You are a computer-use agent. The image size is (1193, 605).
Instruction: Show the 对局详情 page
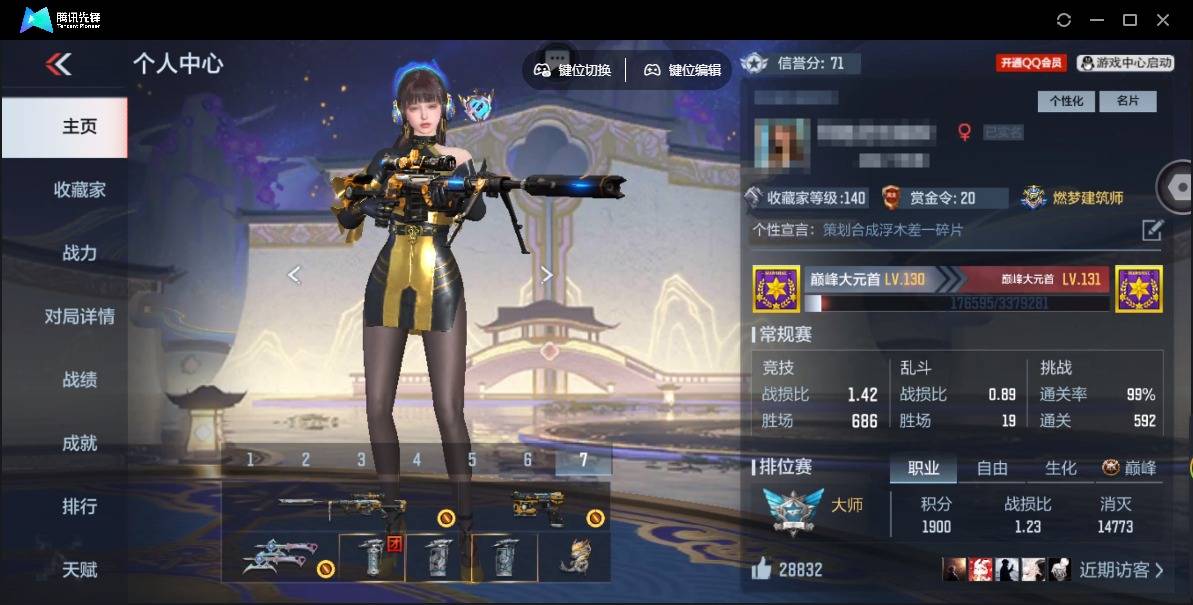tap(79, 317)
